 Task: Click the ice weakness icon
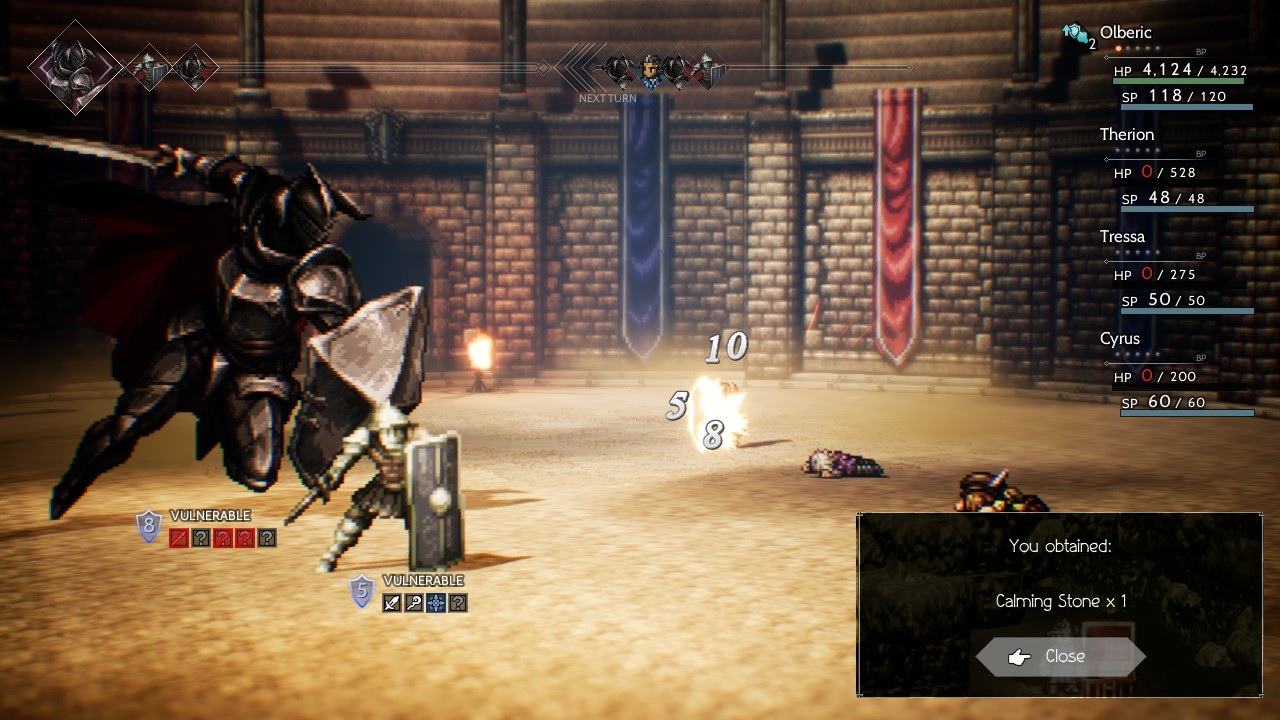click(x=436, y=602)
